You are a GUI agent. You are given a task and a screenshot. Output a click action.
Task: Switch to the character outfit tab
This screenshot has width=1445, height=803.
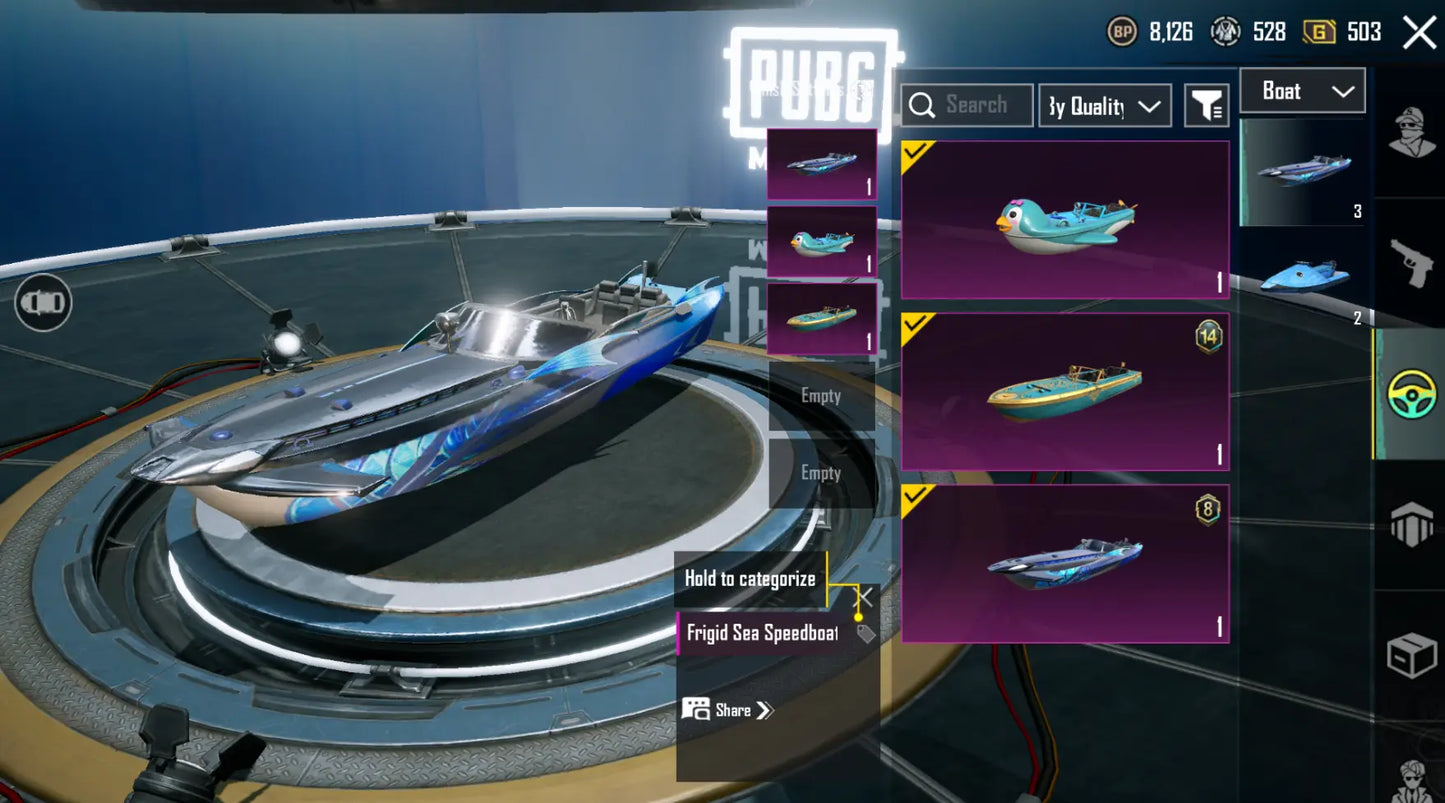[1411, 131]
